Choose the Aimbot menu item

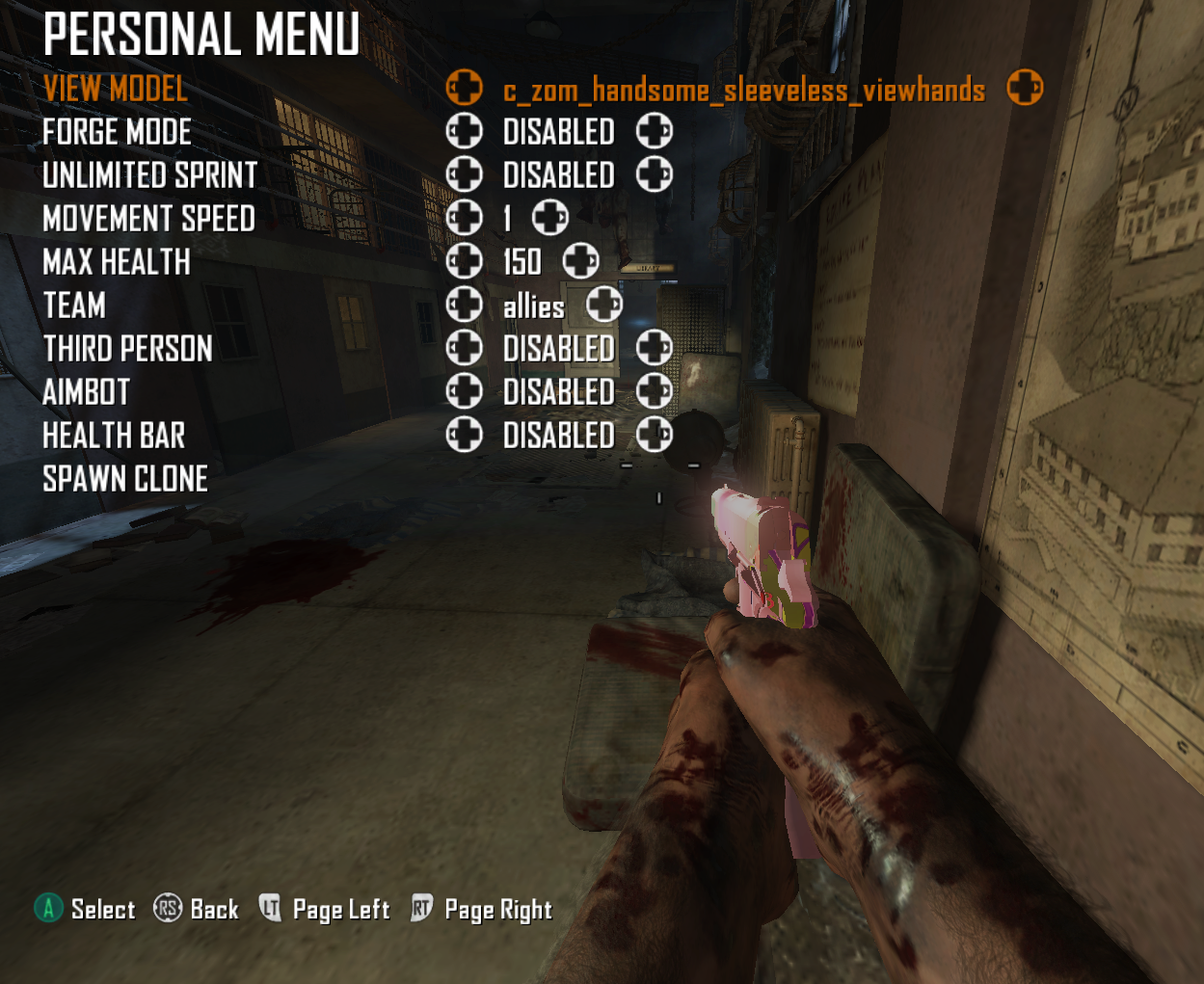[x=86, y=392]
